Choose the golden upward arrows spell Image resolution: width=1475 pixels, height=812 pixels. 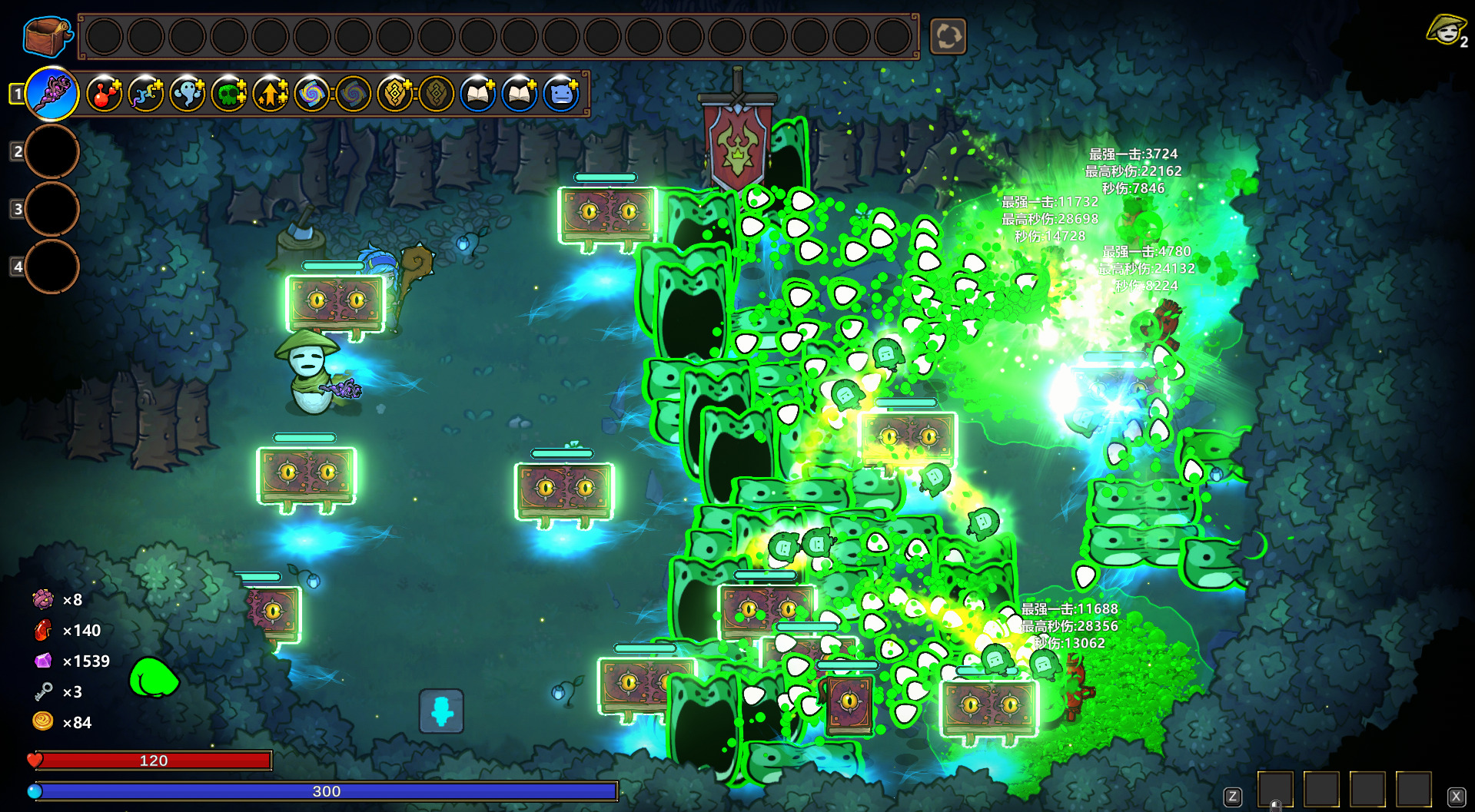click(x=271, y=94)
